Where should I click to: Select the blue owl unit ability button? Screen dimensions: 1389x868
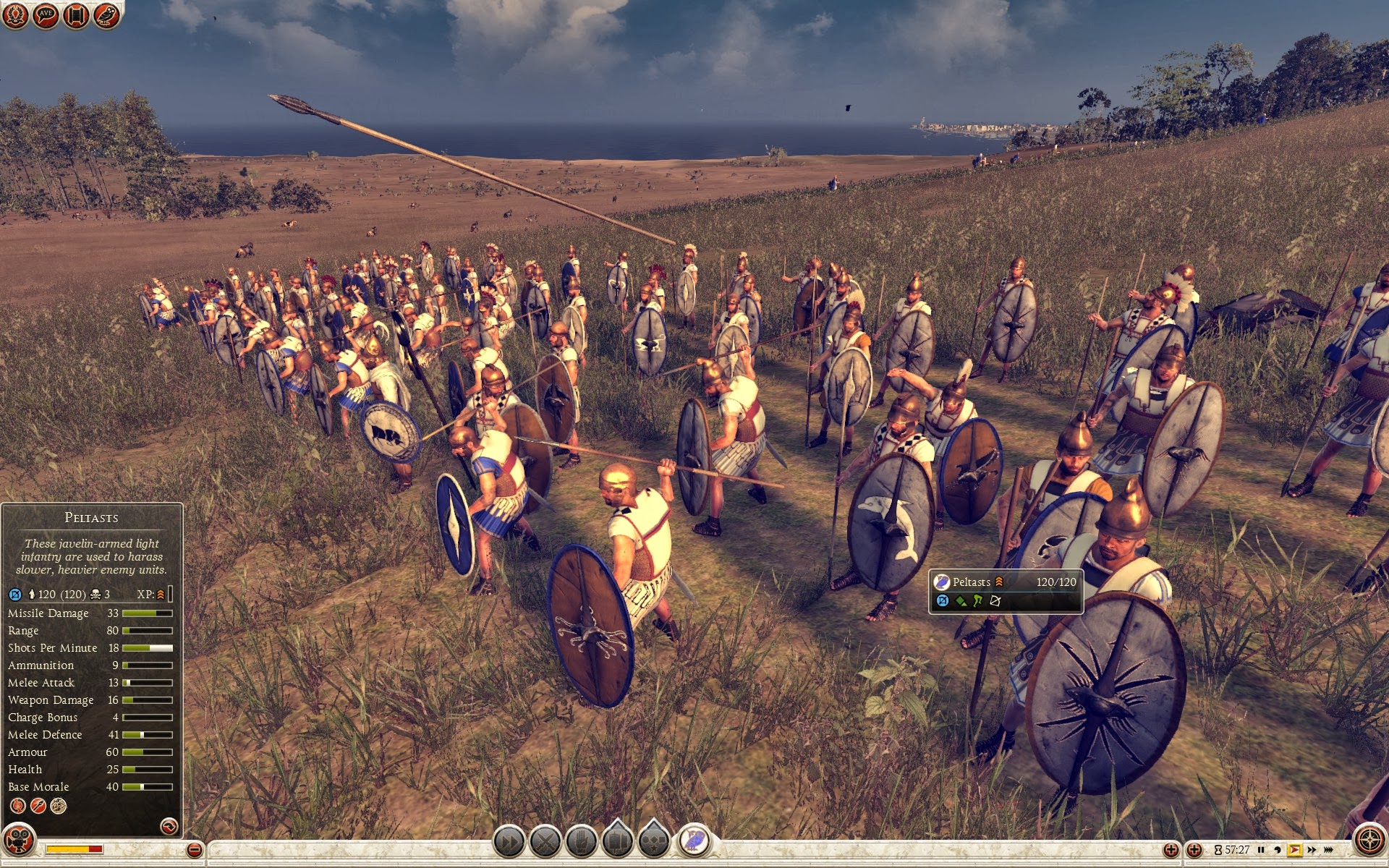coord(694,841)
